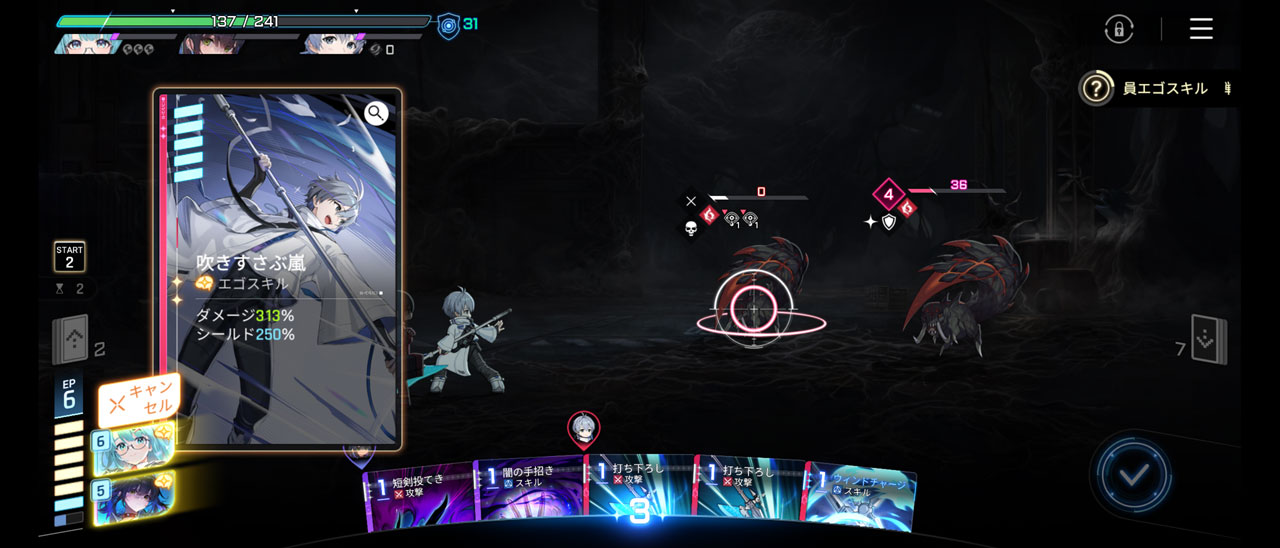
Task: Choose the dark-haired character's ego skill portrait
Action: pyautogui.click(x=133, y=497)
